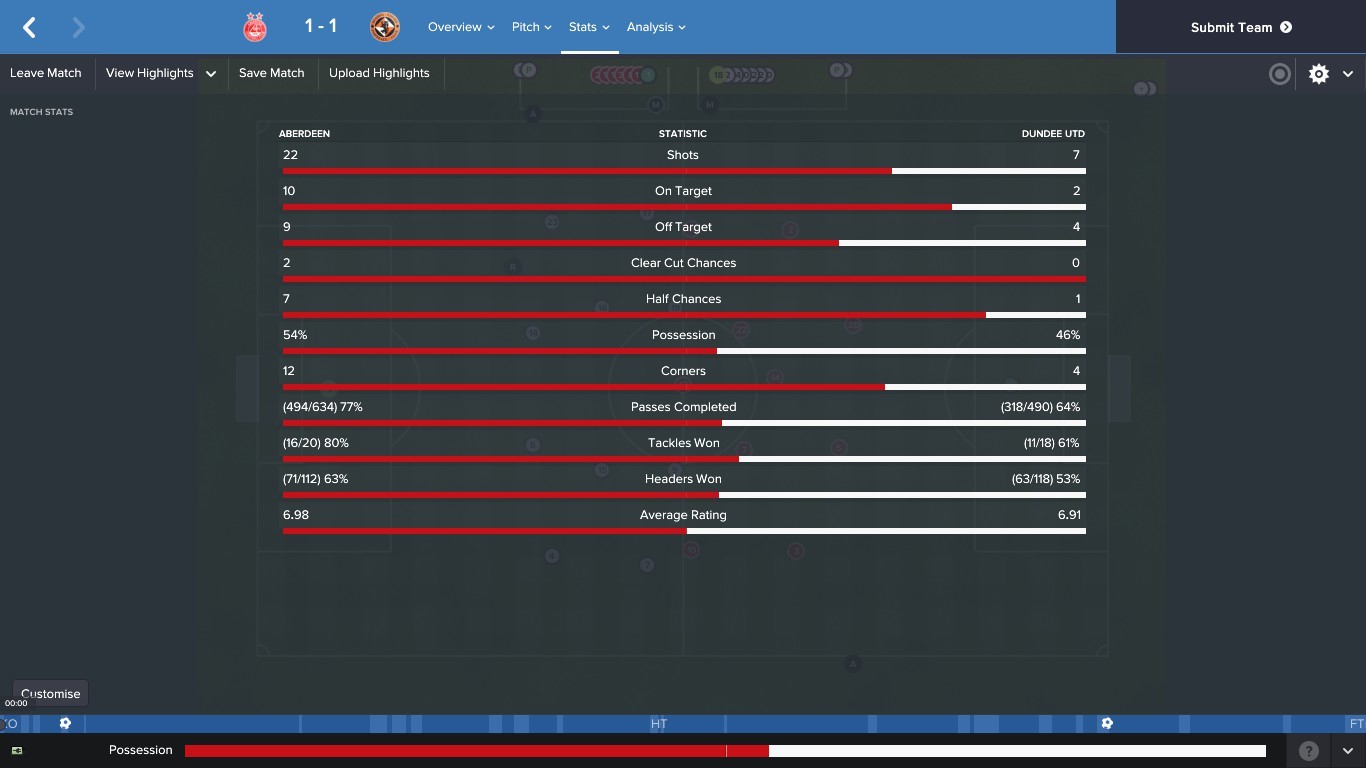
Task: Jump to half-time on the match timeline
Action: click(x=658, y=723)
